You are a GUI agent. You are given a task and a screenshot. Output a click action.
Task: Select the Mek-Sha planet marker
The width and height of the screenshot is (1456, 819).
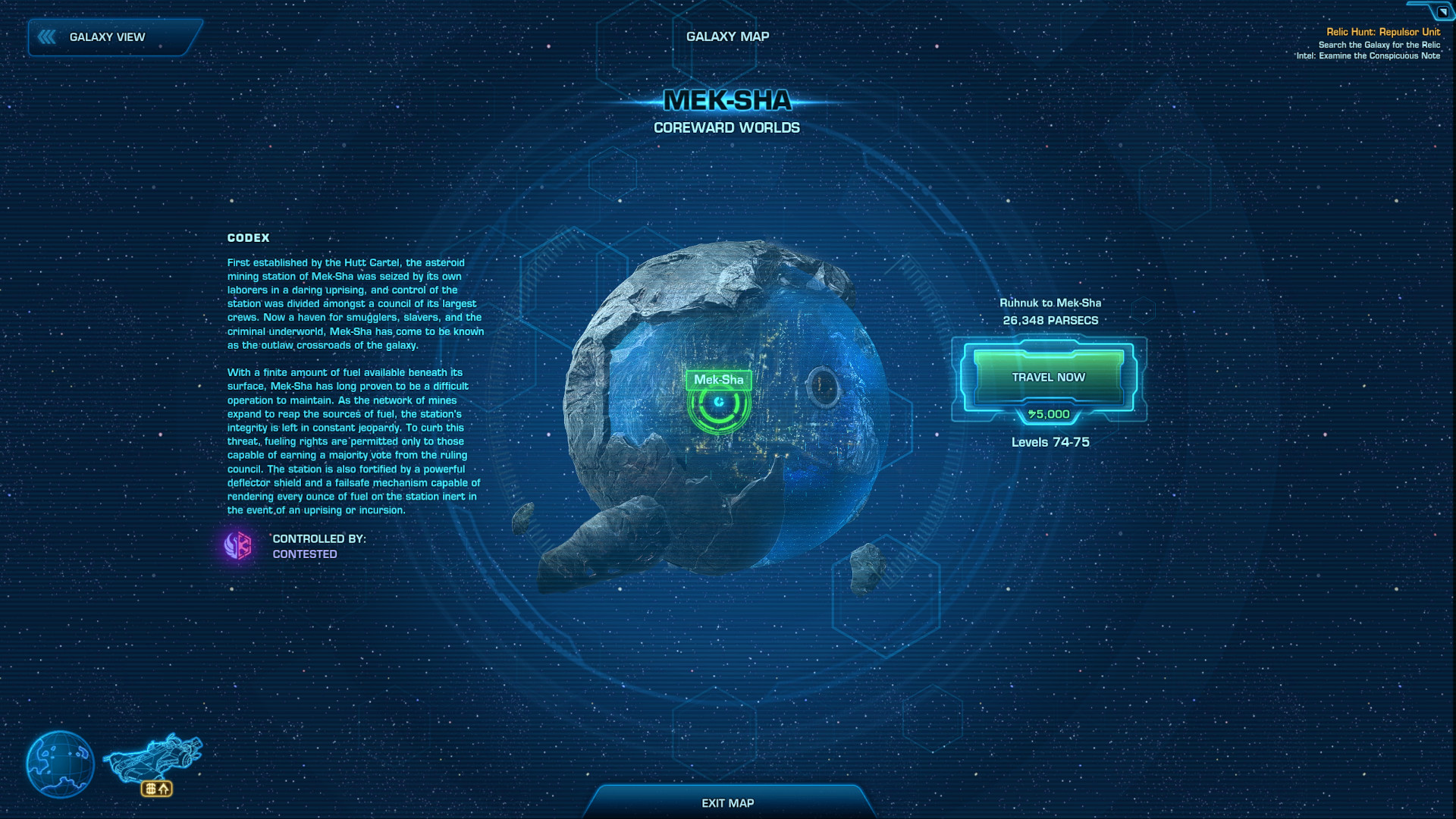(718, 403)
